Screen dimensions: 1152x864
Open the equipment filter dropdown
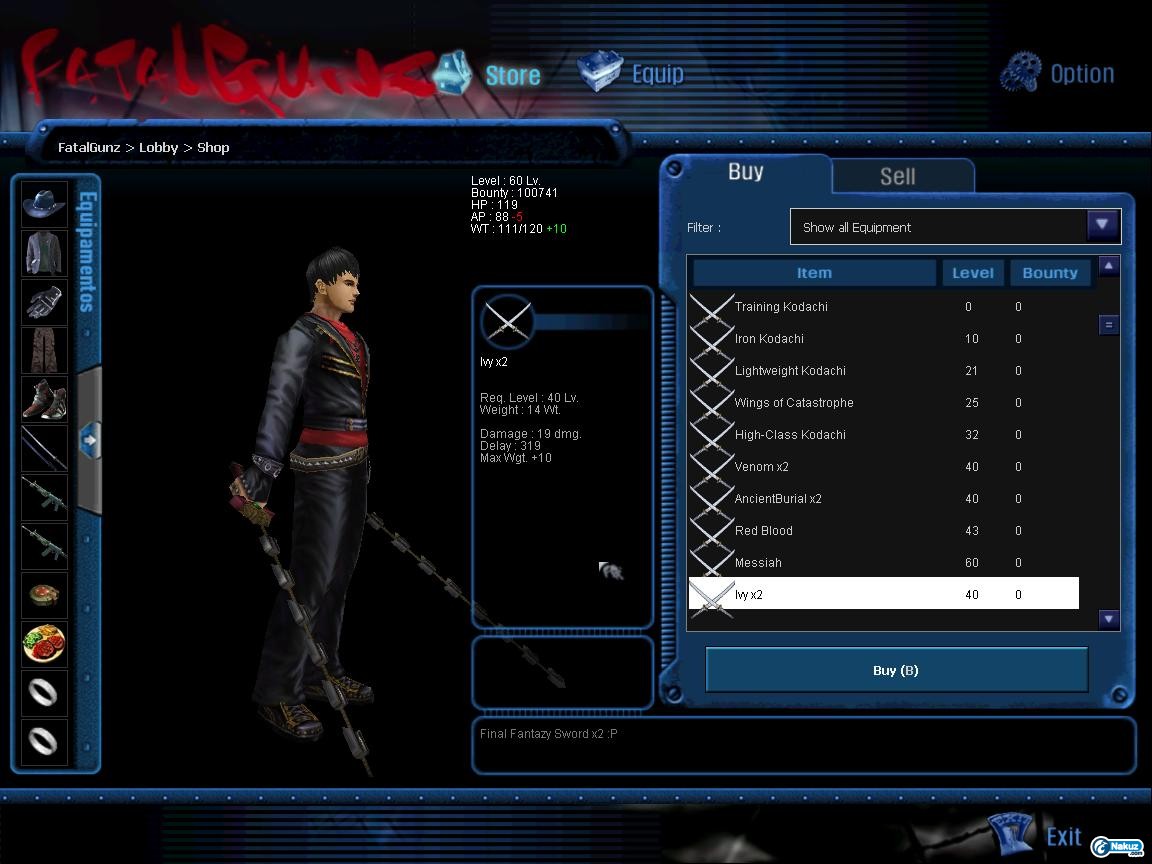[1102, 226]
